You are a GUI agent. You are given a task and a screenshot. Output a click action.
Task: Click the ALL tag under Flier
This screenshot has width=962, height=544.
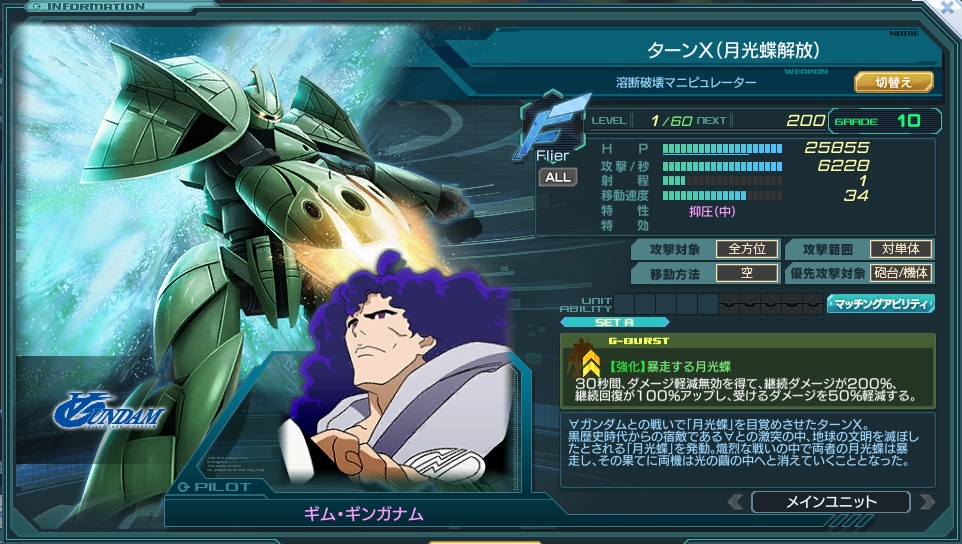pyautogui.click(x=558, y=177)
